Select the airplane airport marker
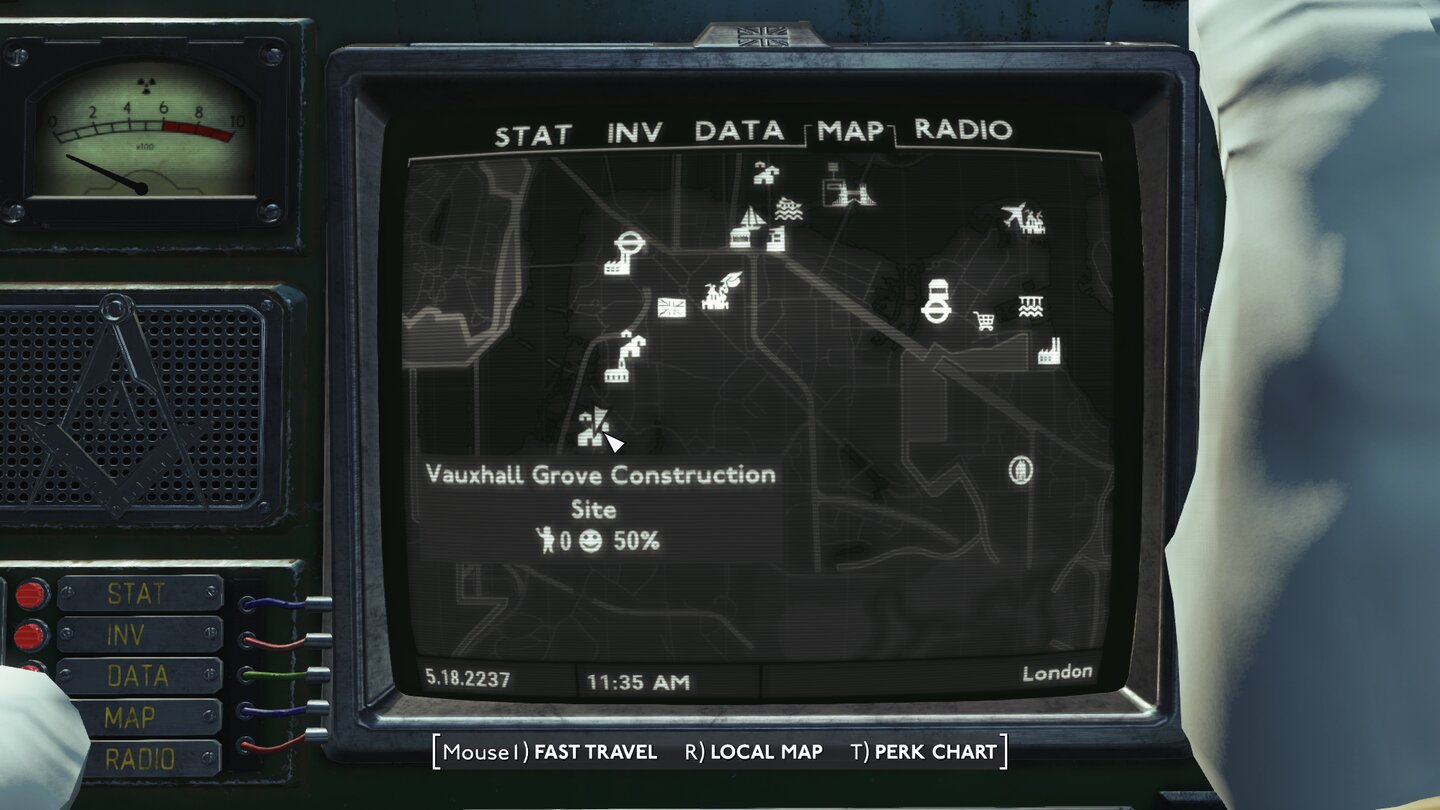The width and height of the screenshot is (1440, 810). [1014, 212]
